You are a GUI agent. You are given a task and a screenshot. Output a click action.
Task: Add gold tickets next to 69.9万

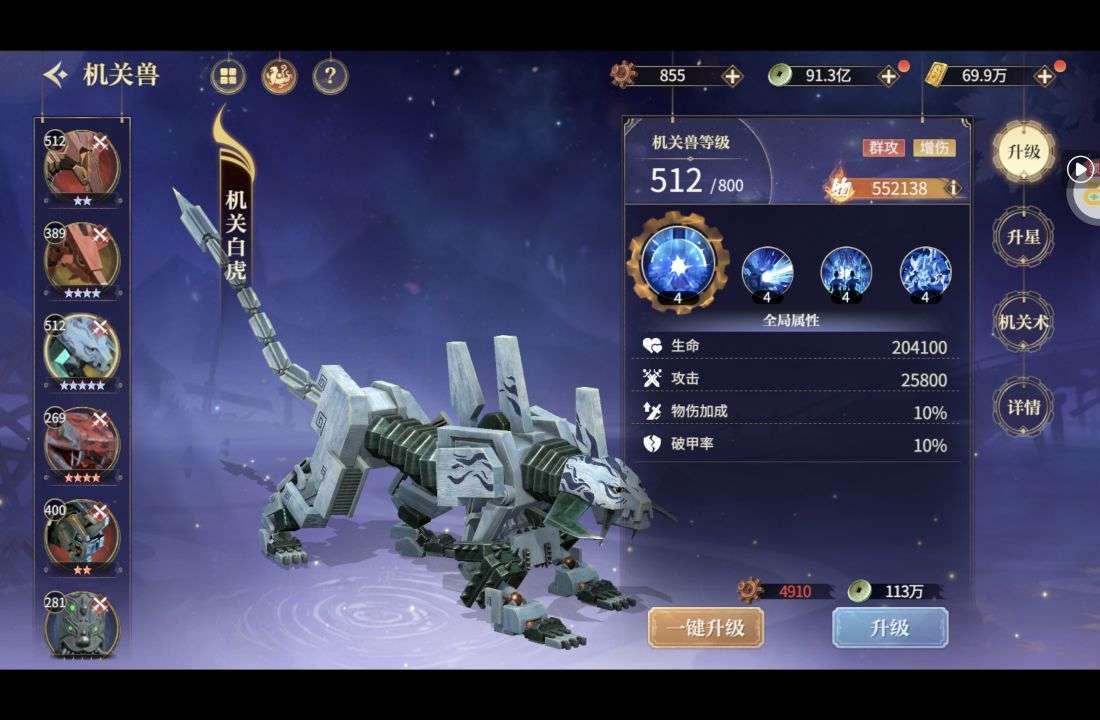(x=1044, y=76)
